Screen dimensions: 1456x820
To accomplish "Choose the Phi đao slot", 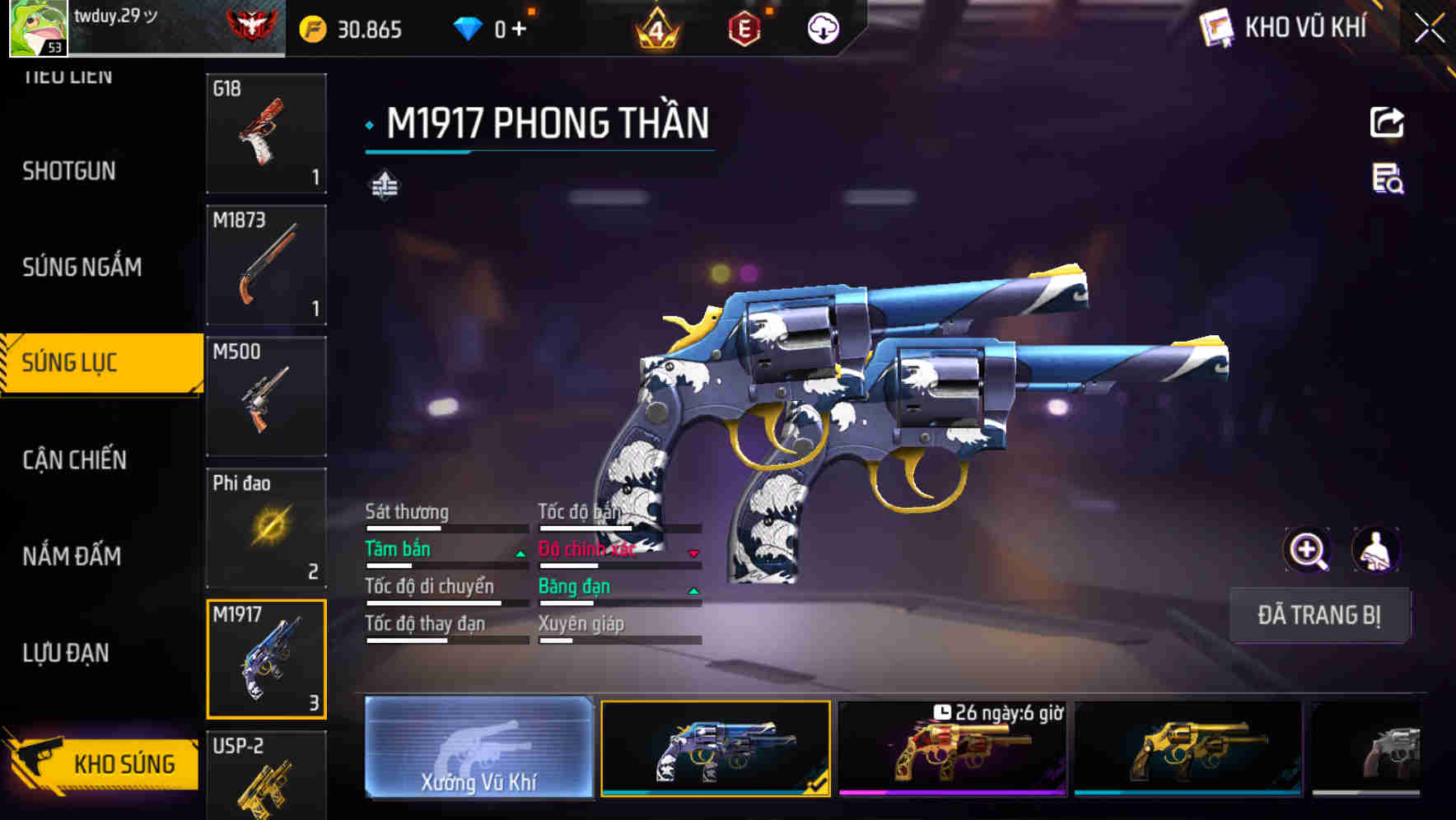I will 266,528.
